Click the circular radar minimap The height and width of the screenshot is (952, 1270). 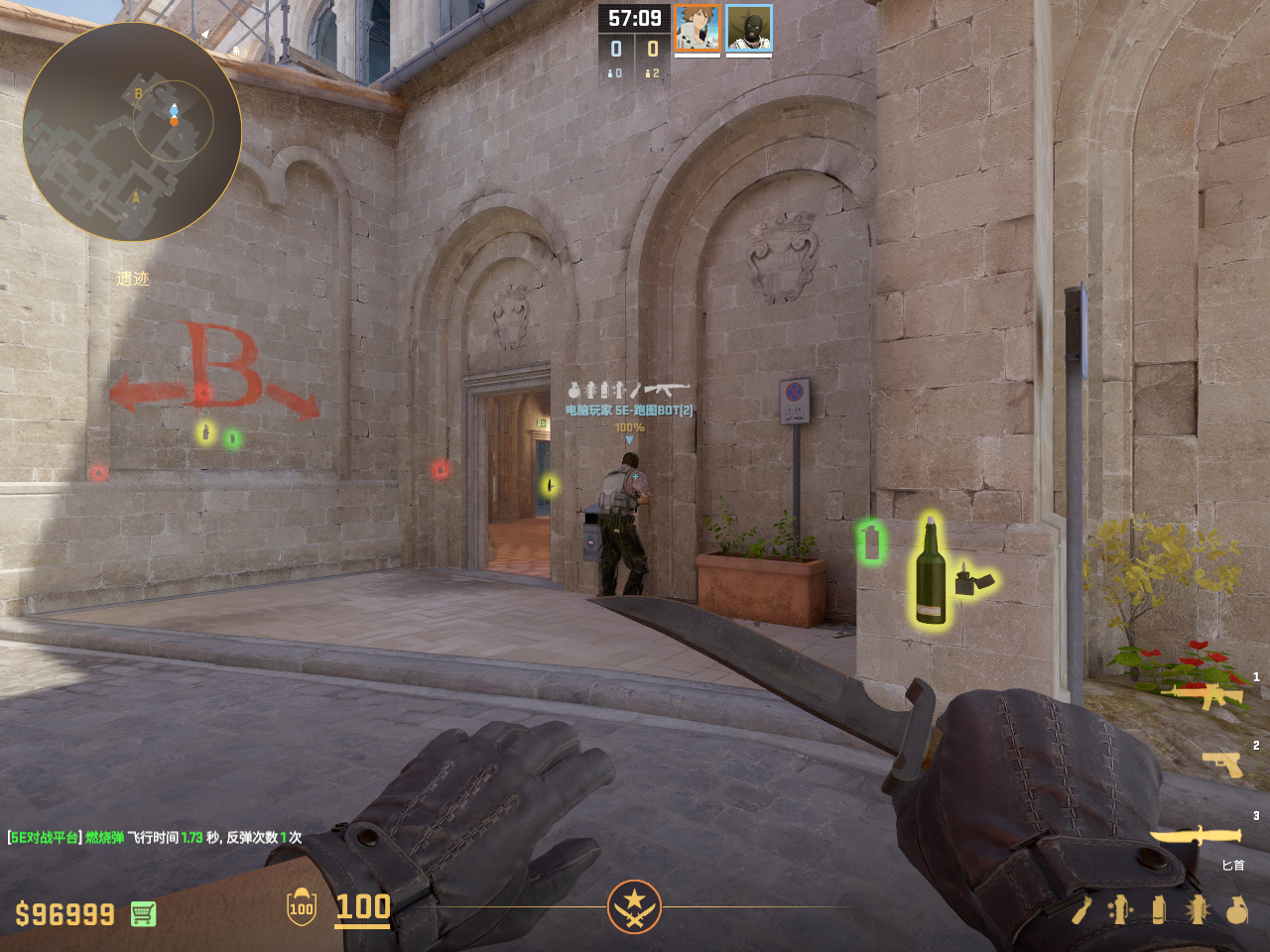tap(132, 132)
